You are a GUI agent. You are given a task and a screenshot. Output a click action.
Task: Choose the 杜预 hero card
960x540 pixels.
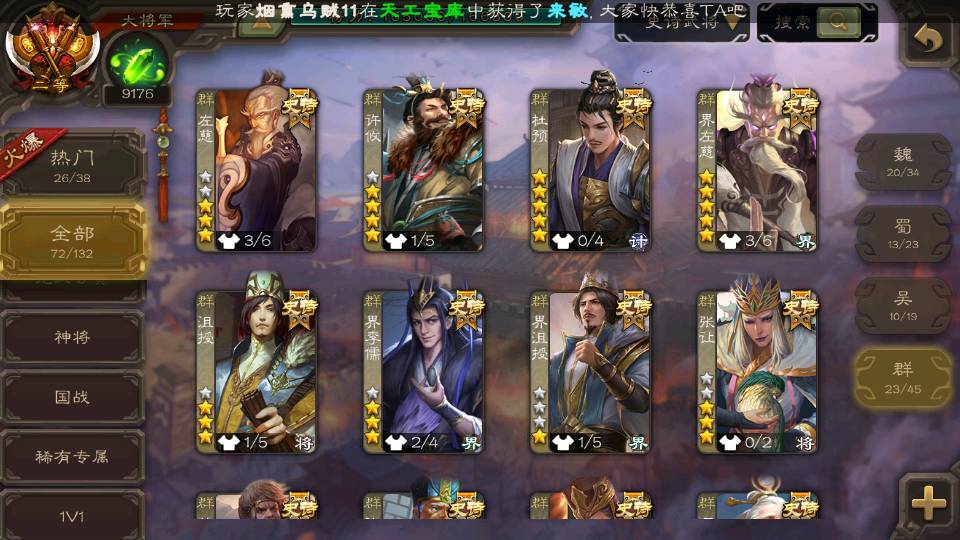point(590,170)
